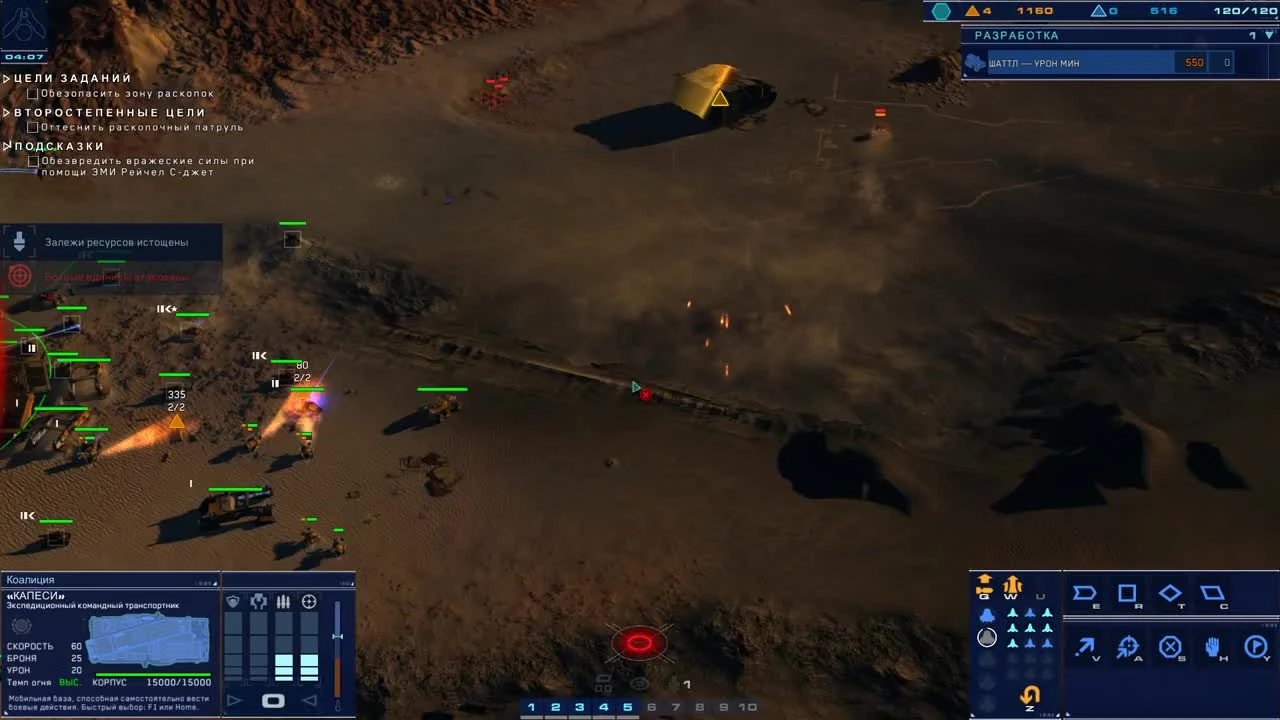Choose the diamond formation icon labeled T

coord(1170,593)
